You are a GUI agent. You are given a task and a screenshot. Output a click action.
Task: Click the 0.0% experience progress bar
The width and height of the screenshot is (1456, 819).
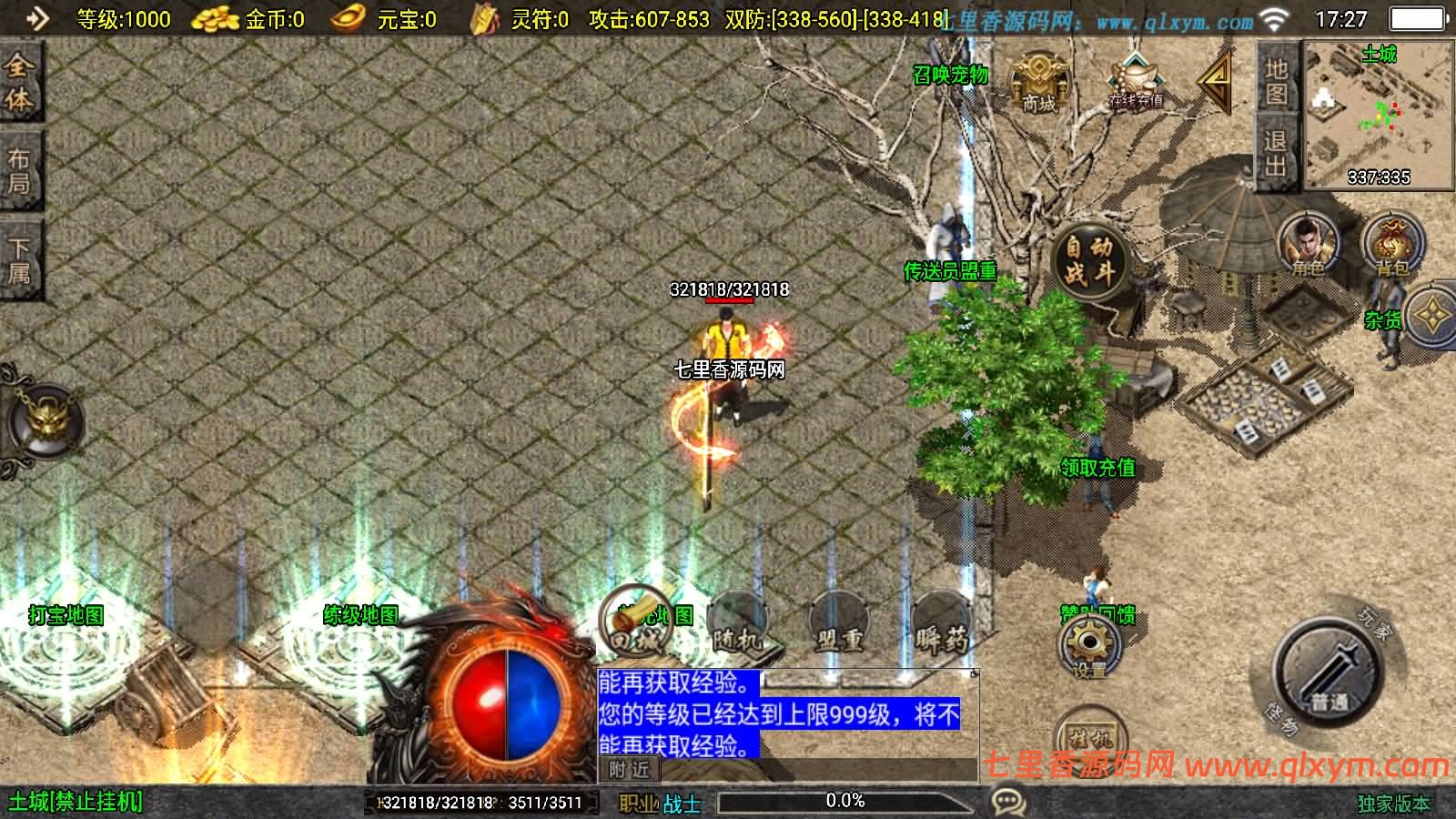pos(846,802)
